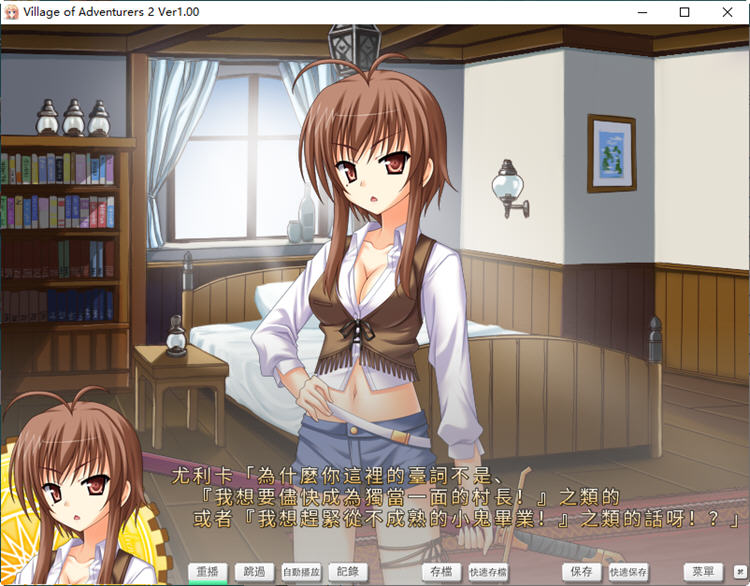The image size is (750, 586).
Task: Skip dialogue with the 跳過 button
Action: pos(255,572)
